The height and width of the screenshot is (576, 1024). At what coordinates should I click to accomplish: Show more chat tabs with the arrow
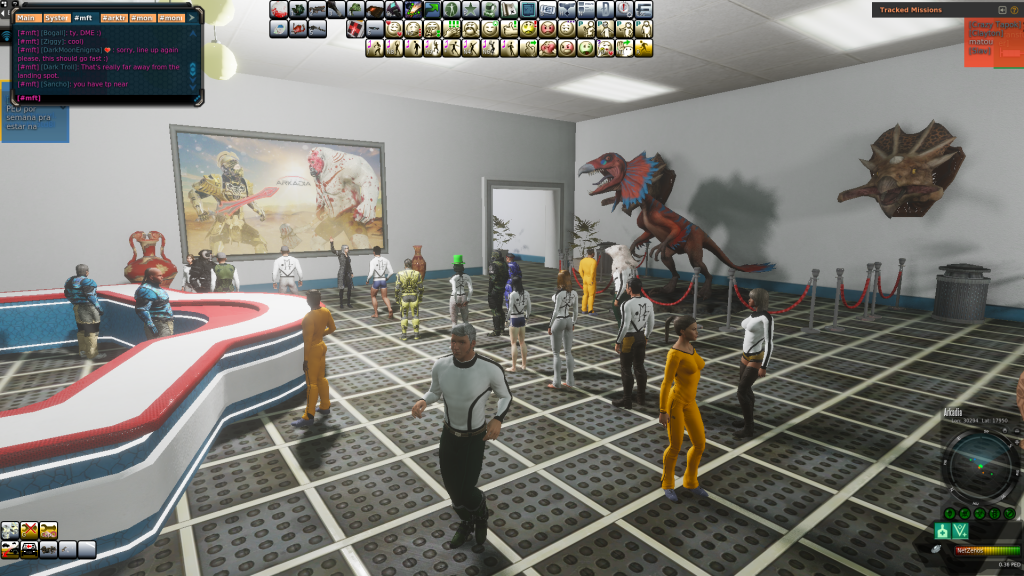coord(192,18)
